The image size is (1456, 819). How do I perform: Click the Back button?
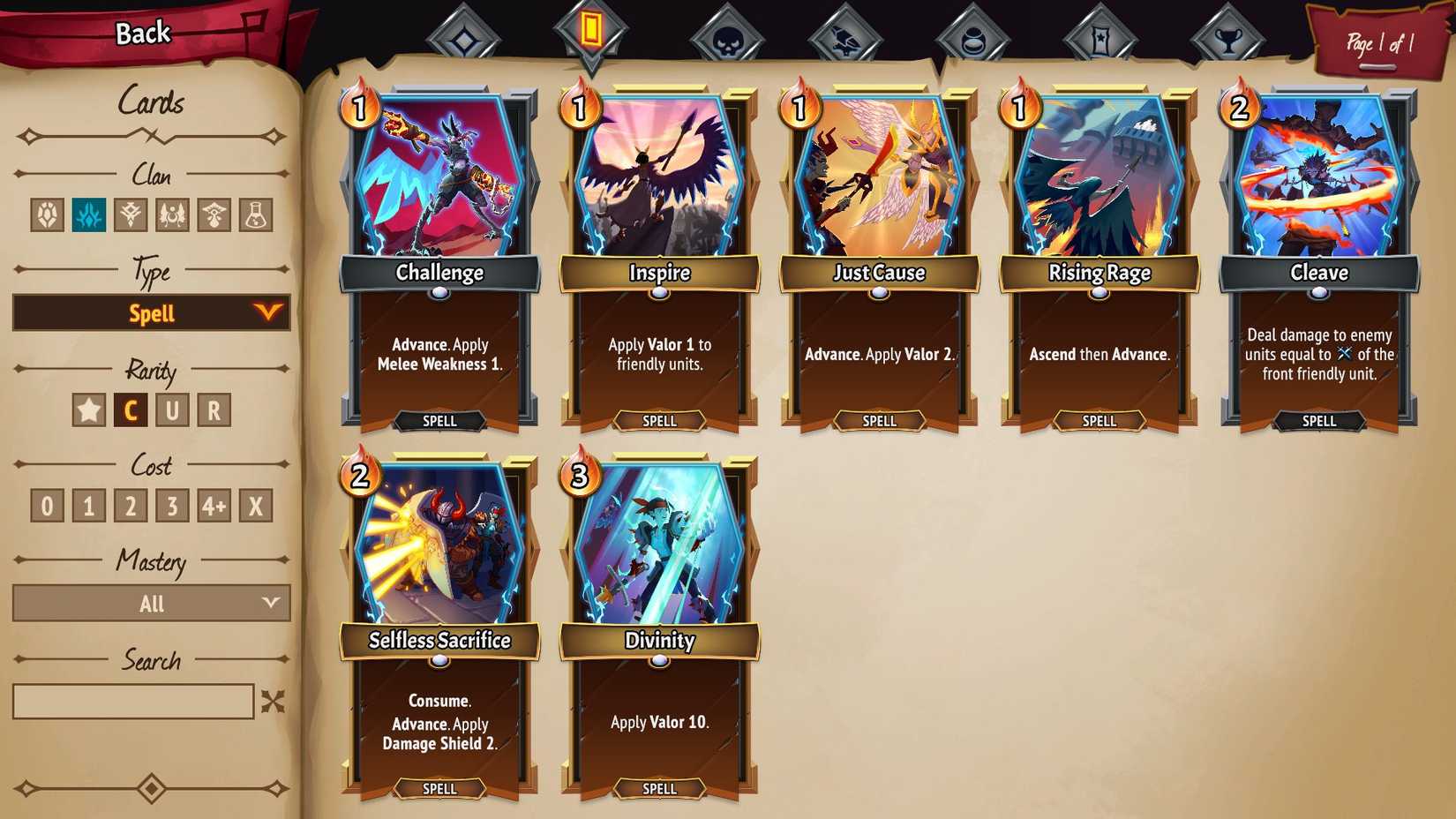(x=141, y=32)
